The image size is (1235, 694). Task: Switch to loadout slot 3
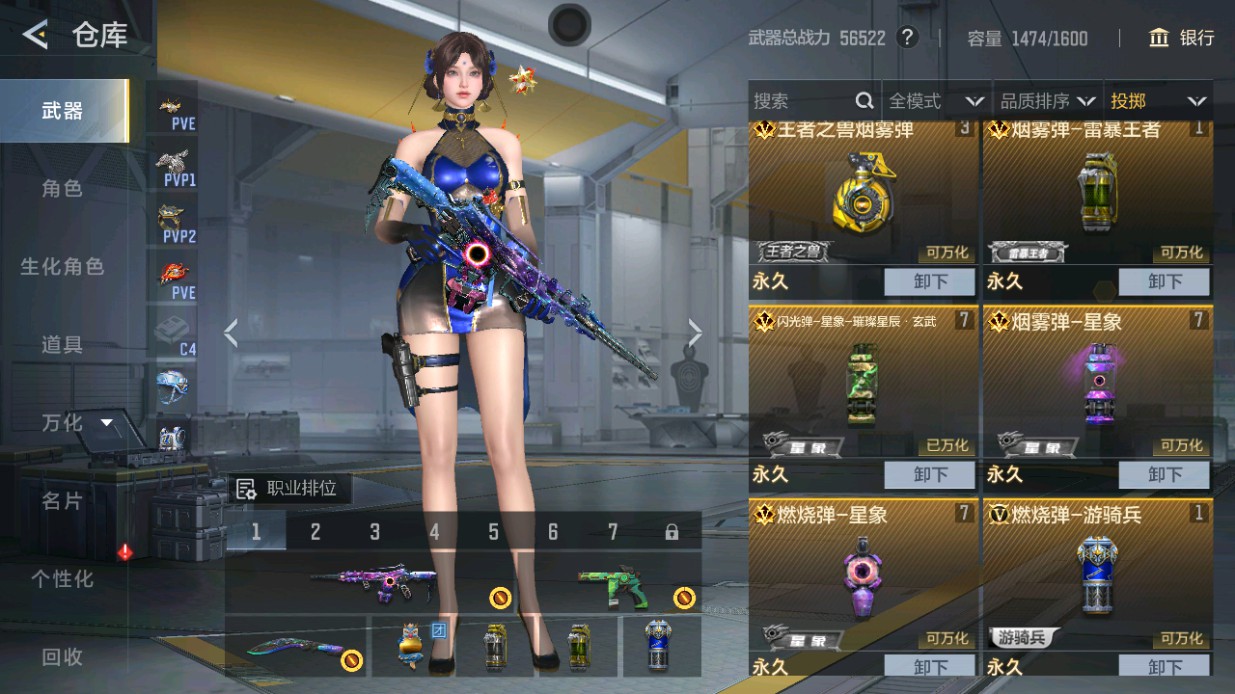pos(375,532)
